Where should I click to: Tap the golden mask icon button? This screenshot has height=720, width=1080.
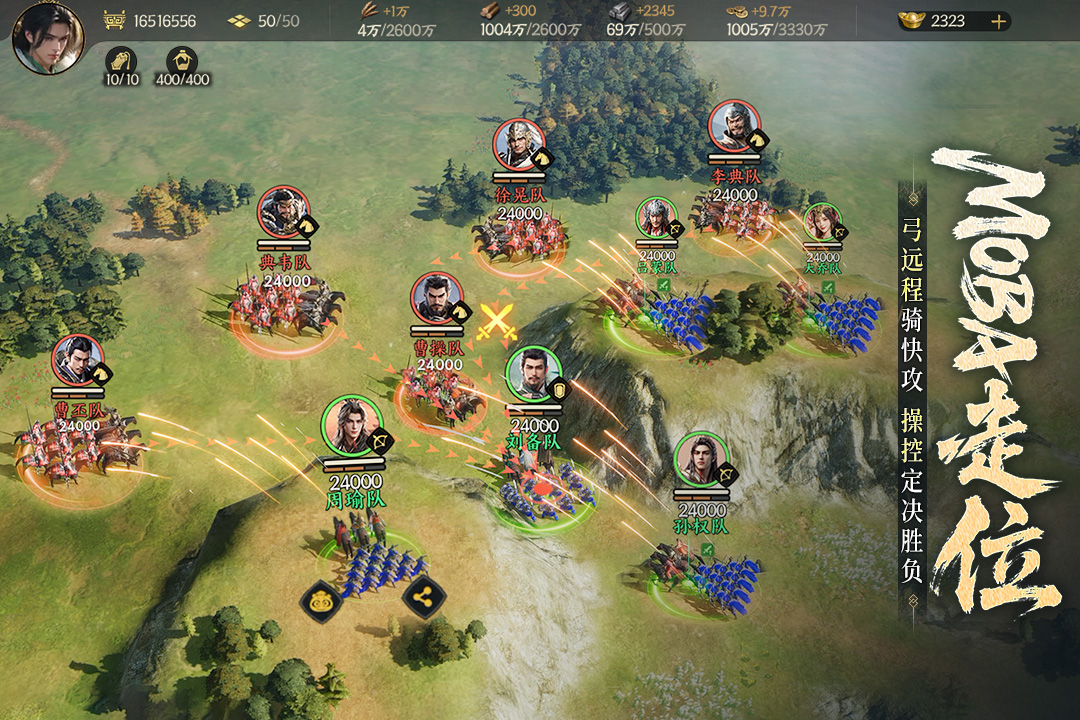(321, 599)
